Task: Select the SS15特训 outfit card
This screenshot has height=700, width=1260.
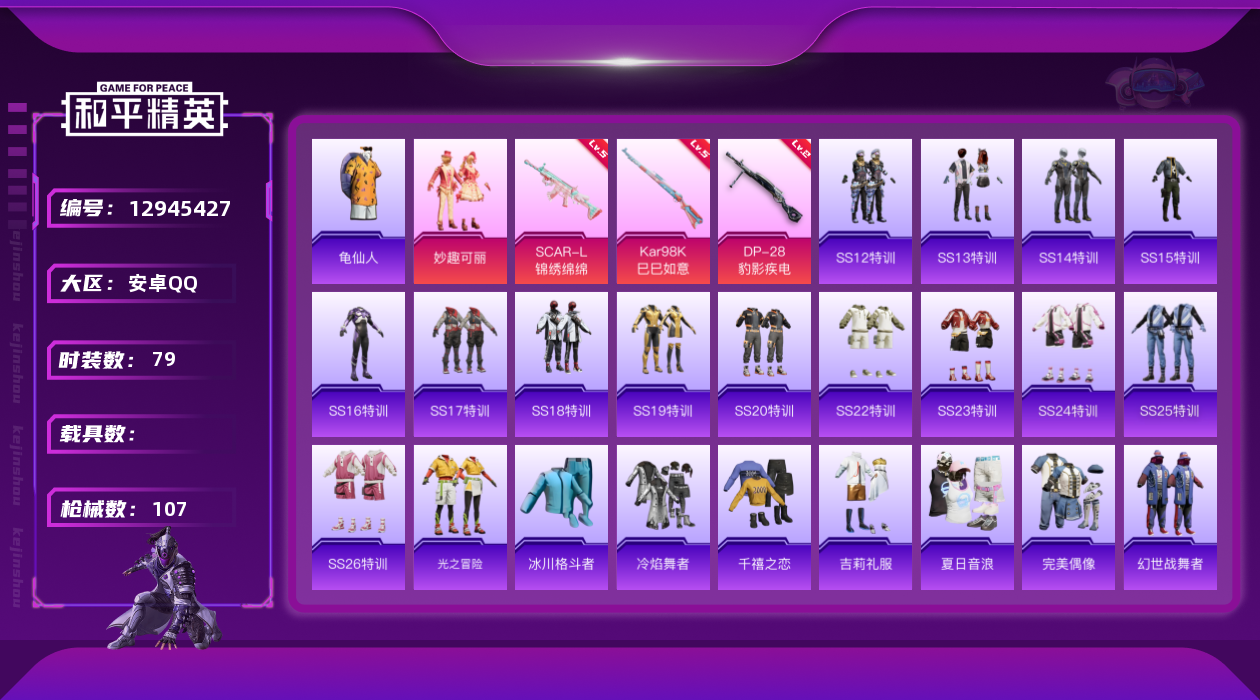Action: coord(1170,211)
